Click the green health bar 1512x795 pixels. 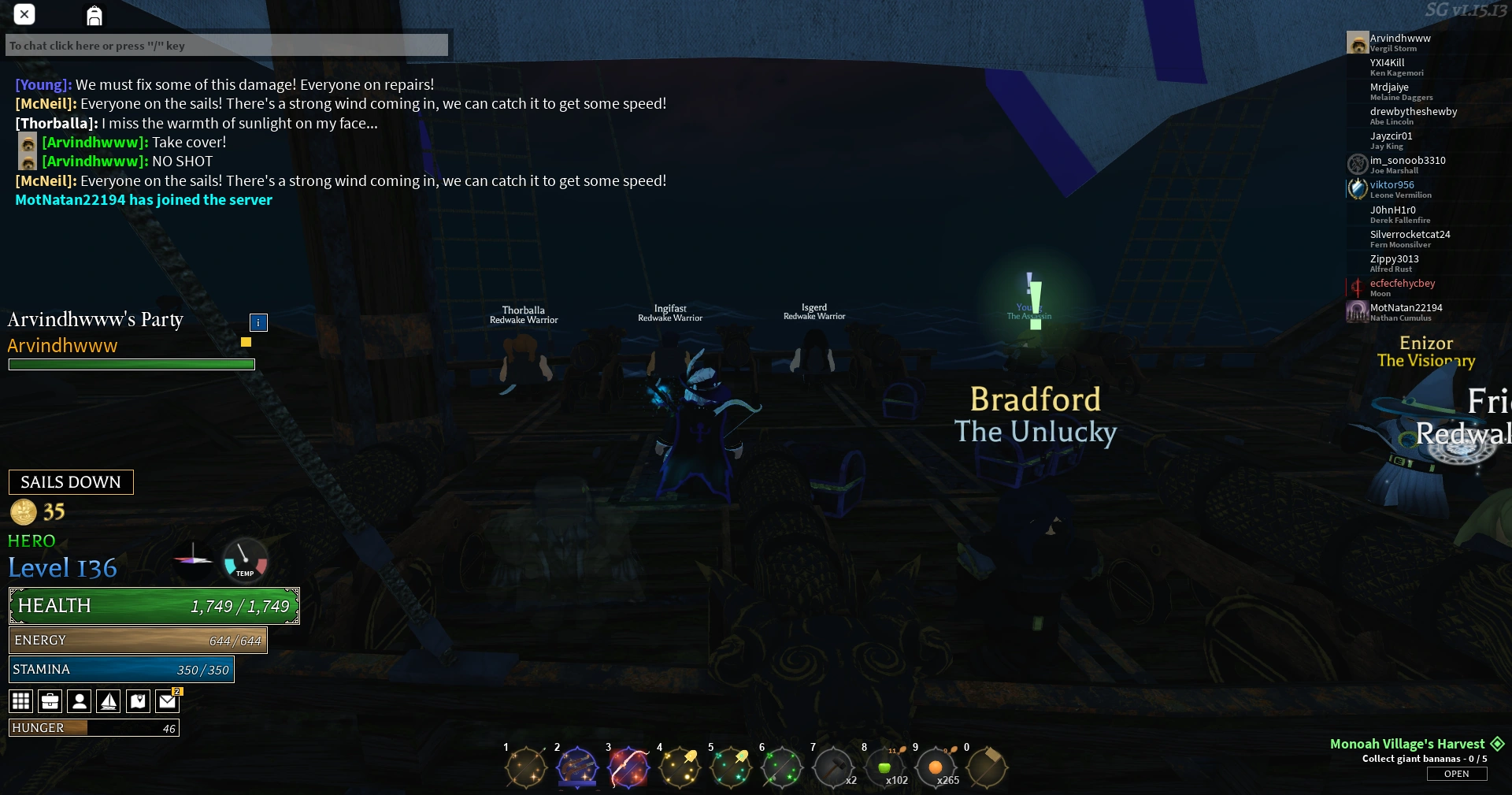pyautogui.click(x=154, y=606)
